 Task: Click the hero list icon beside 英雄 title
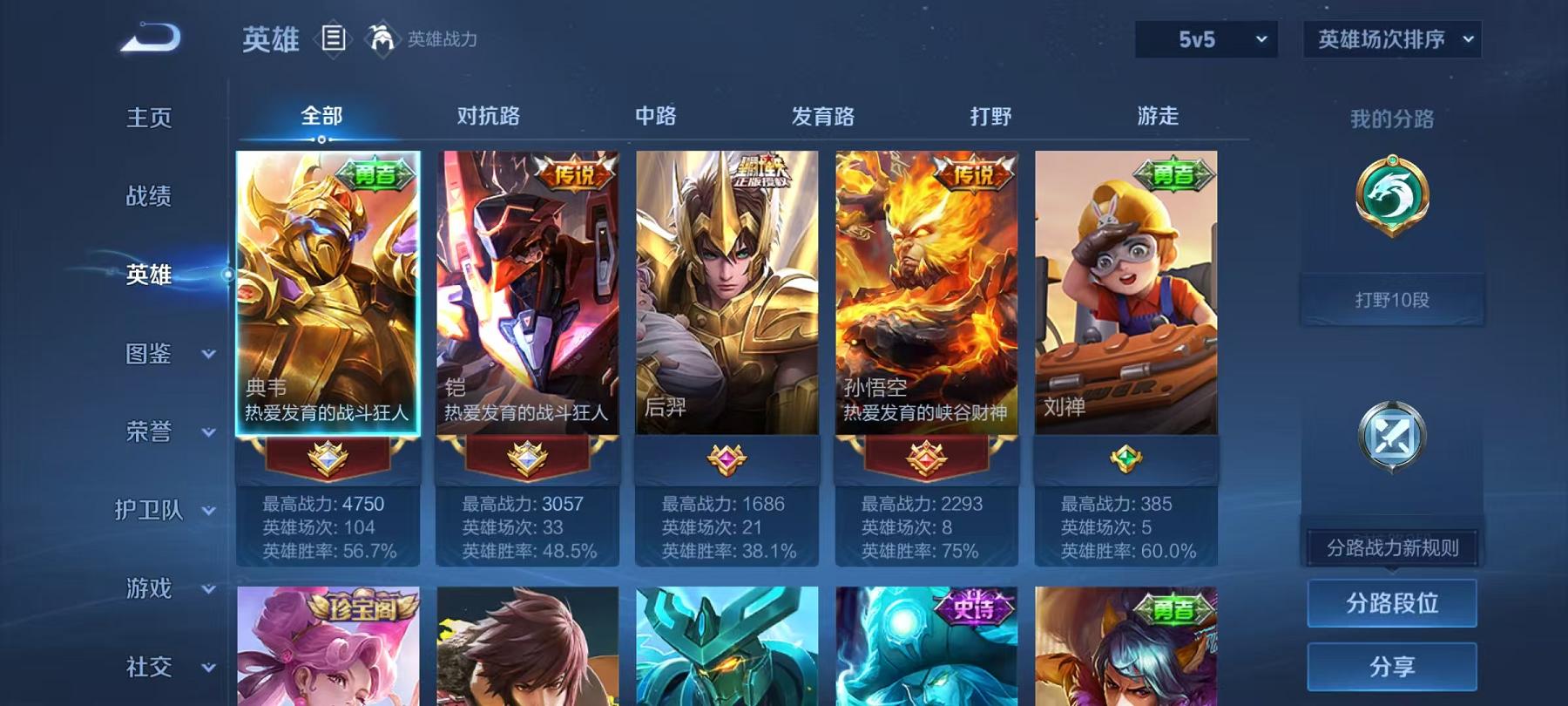[x=334, y=38]
